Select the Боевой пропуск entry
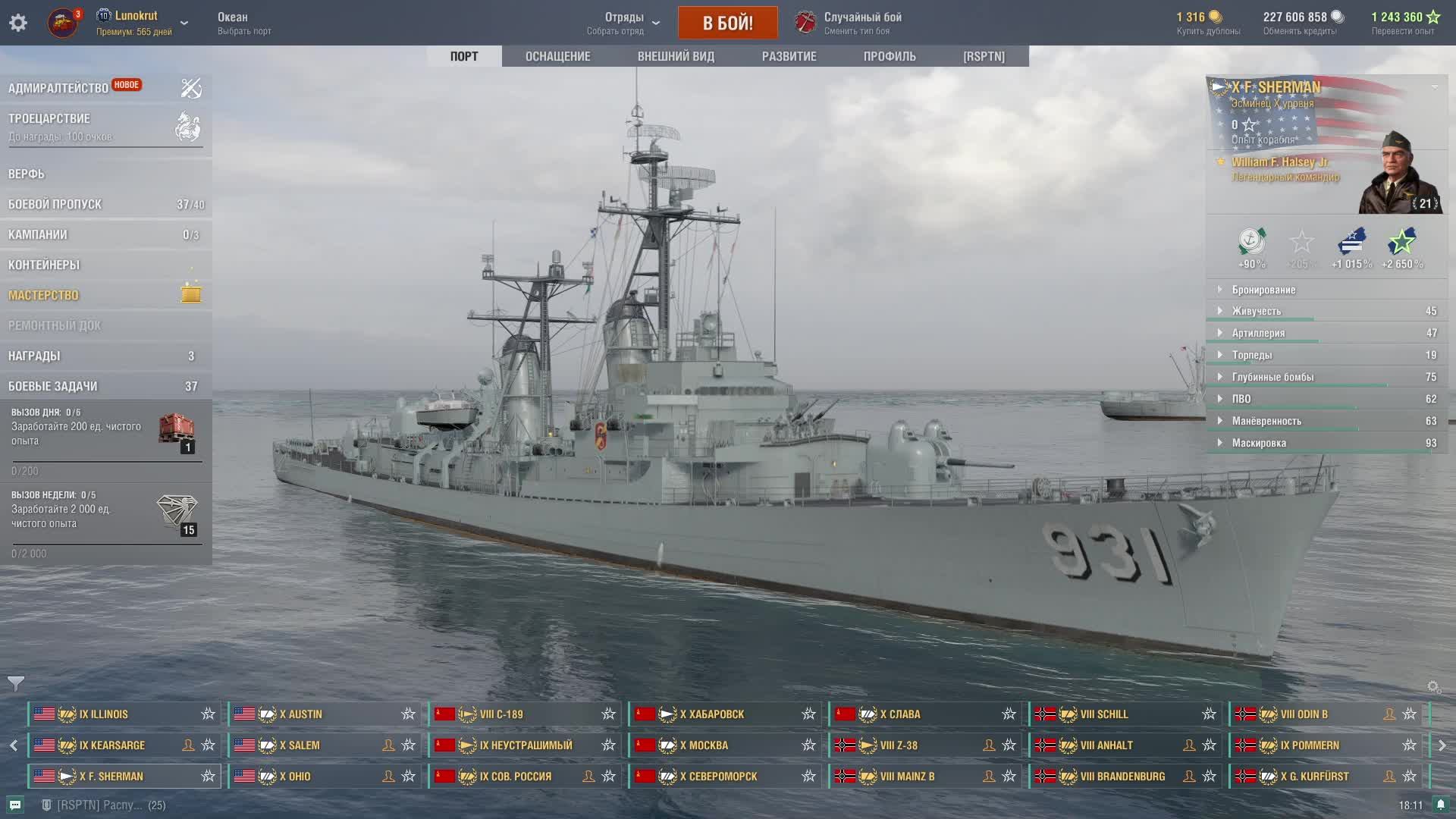Image resolution: width=1456 pixels, height=819 pixels. pyautogui.click(x=55, y=204)
